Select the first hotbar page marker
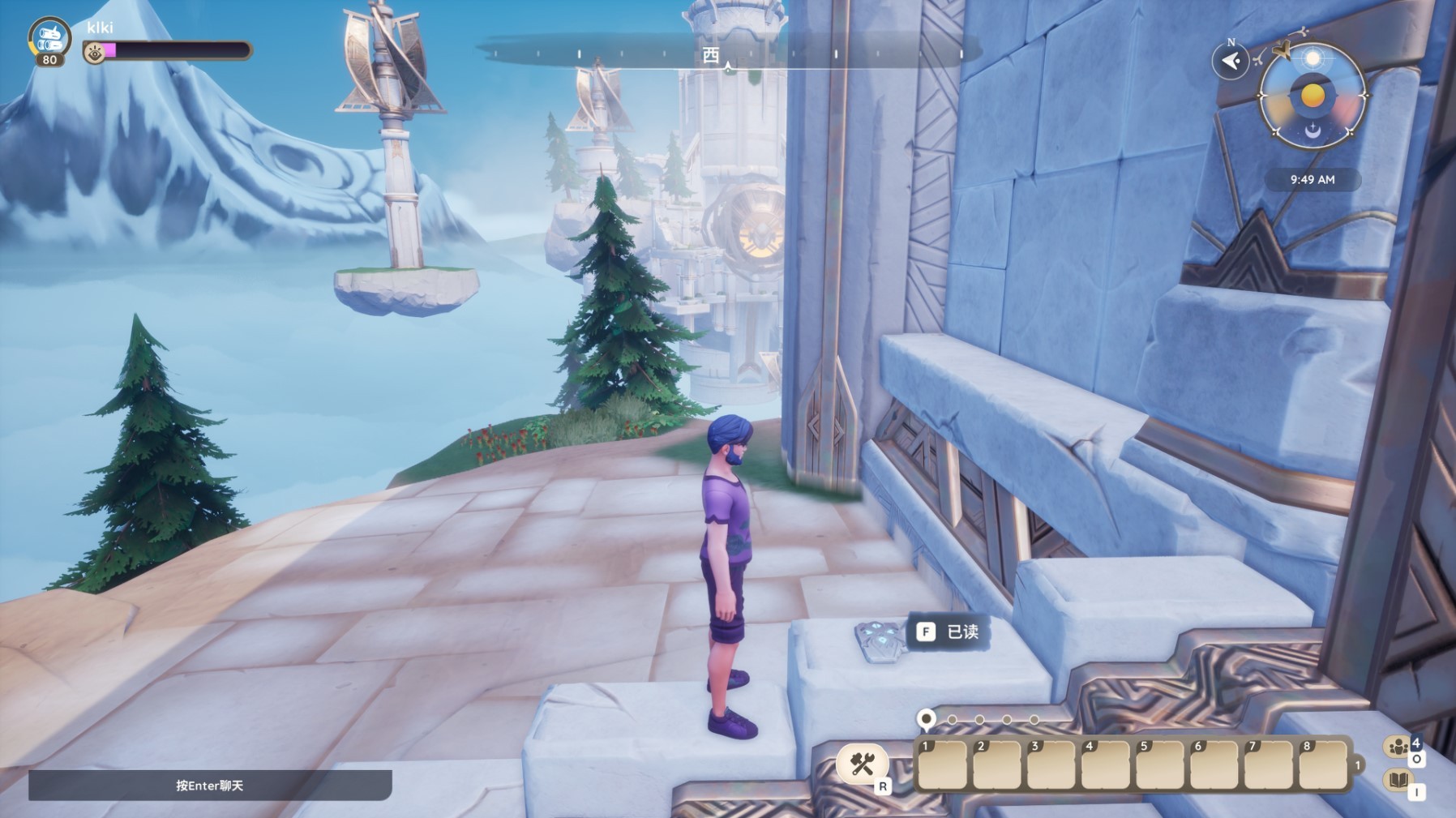The width and height of the screenshot is (1456, 818). (926, 718)
